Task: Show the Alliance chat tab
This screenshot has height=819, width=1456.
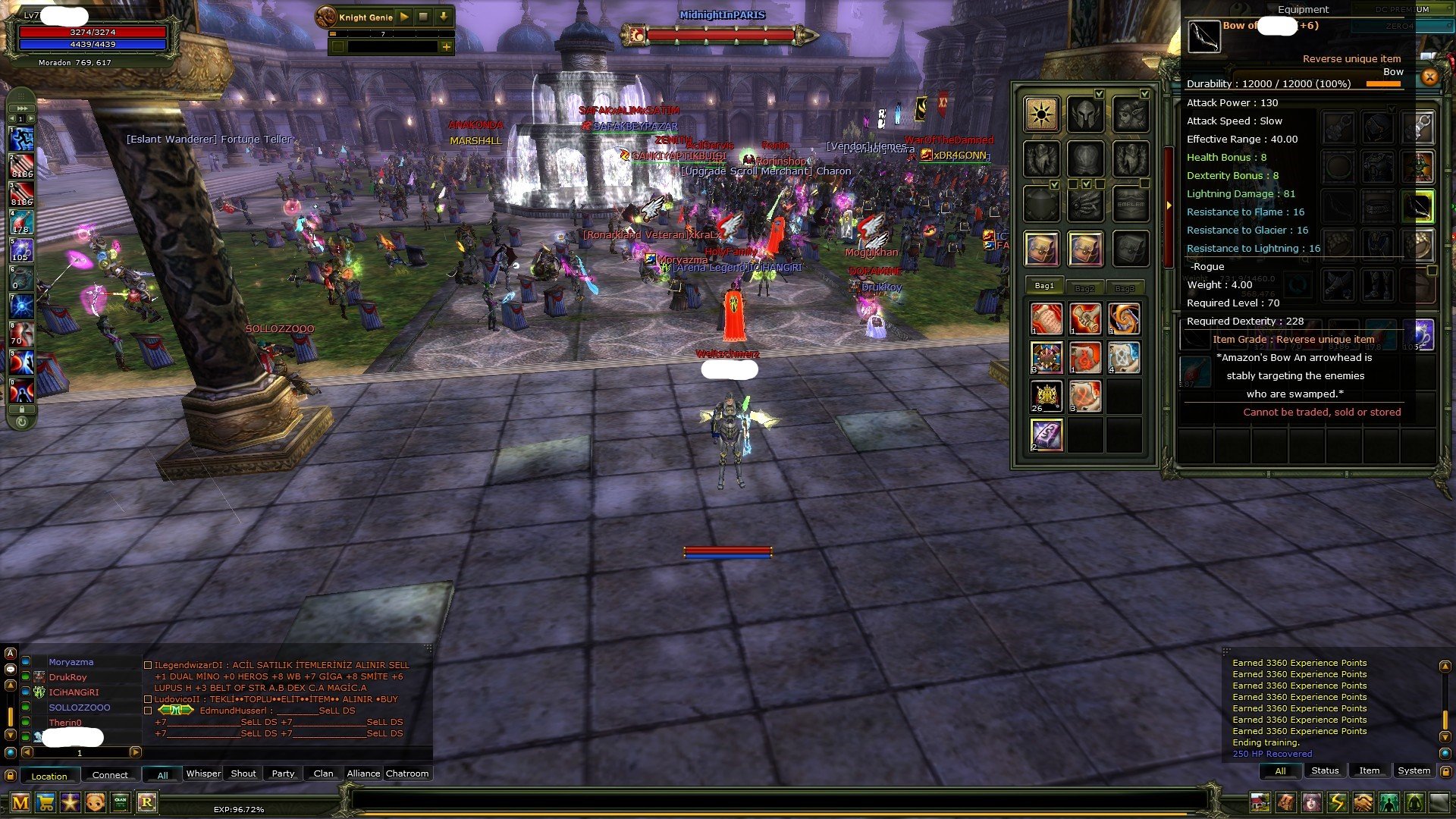Action: pos(363,773)
